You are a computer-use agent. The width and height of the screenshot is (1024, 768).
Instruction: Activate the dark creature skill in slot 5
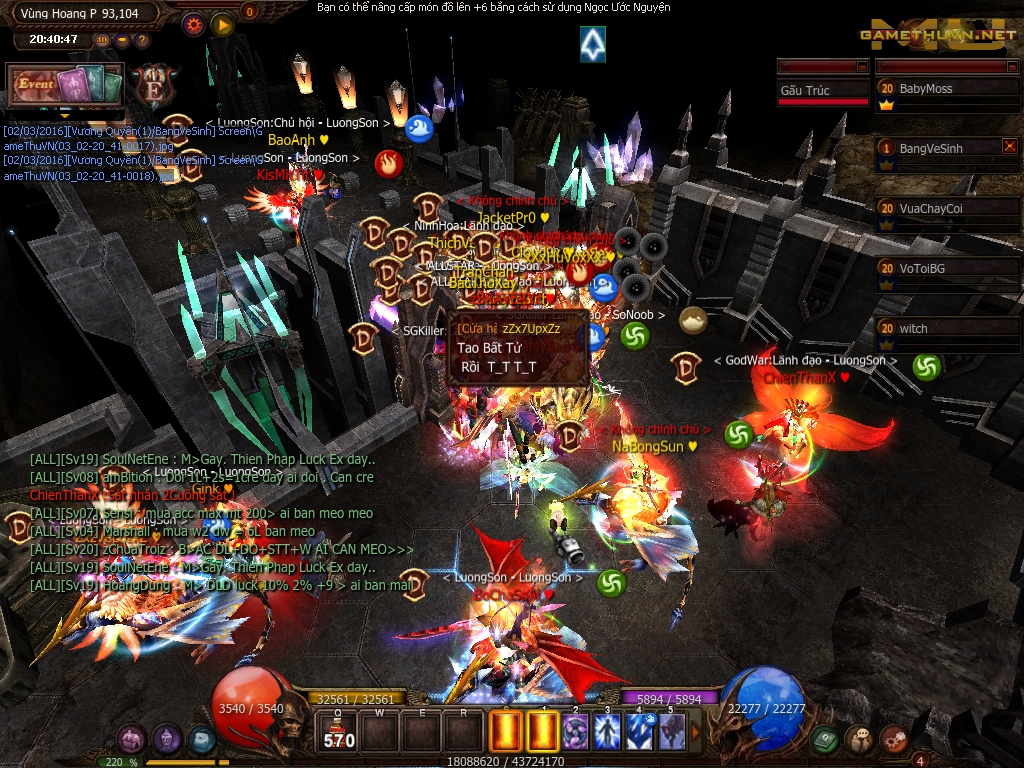point(670,732)
